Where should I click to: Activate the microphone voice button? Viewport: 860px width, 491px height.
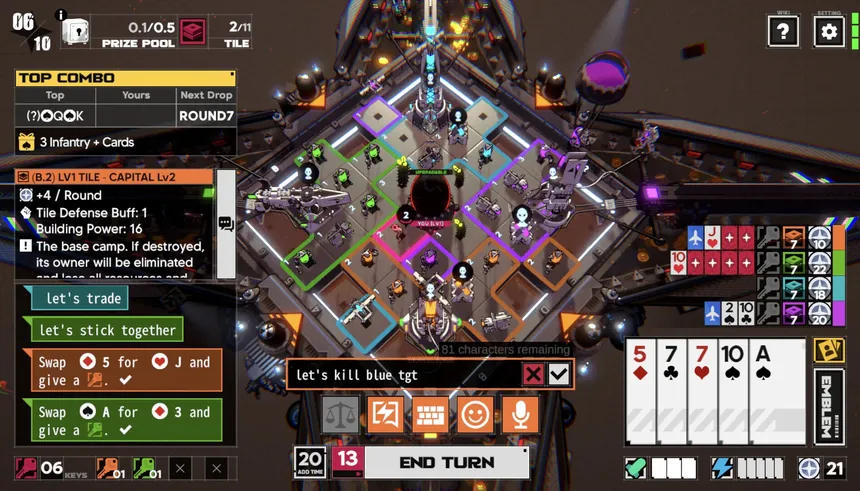[520, 414]
